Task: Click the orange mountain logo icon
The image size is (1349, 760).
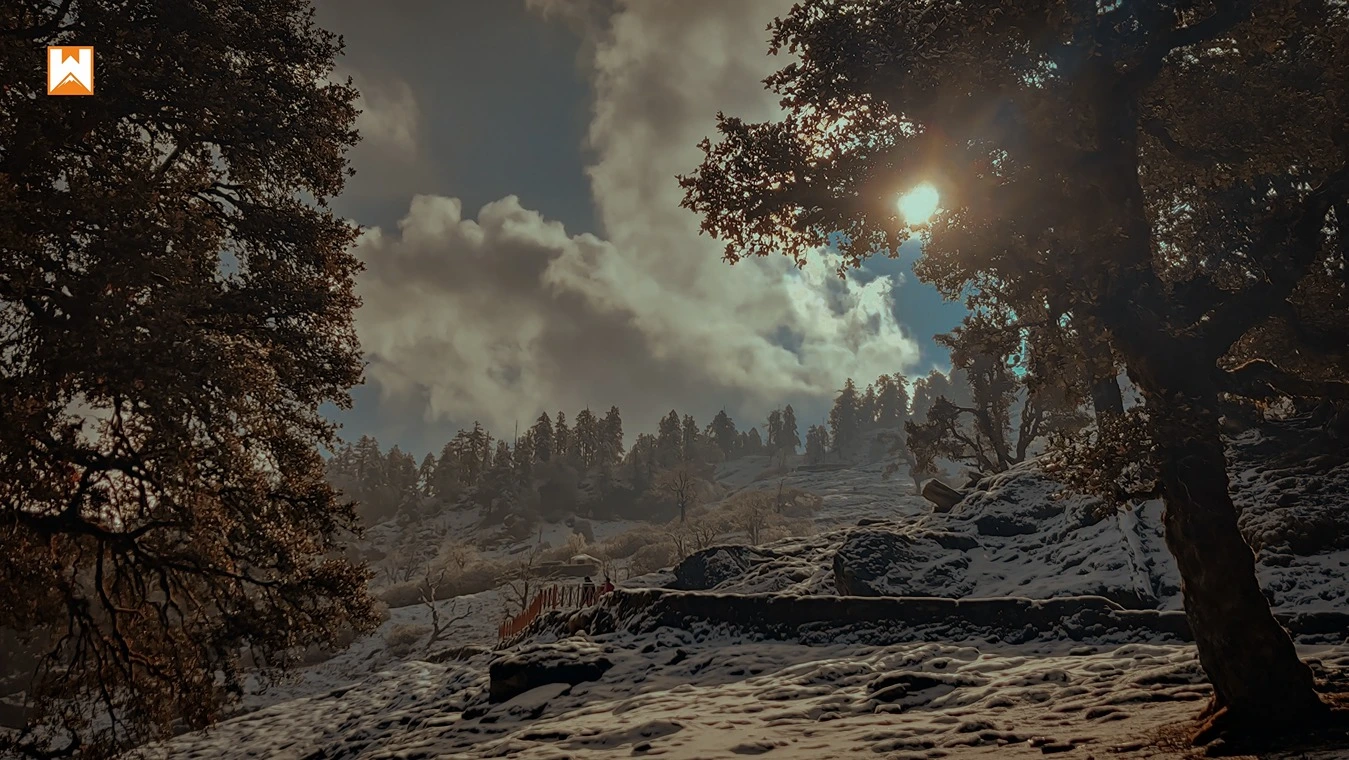Action: [70, 71]
